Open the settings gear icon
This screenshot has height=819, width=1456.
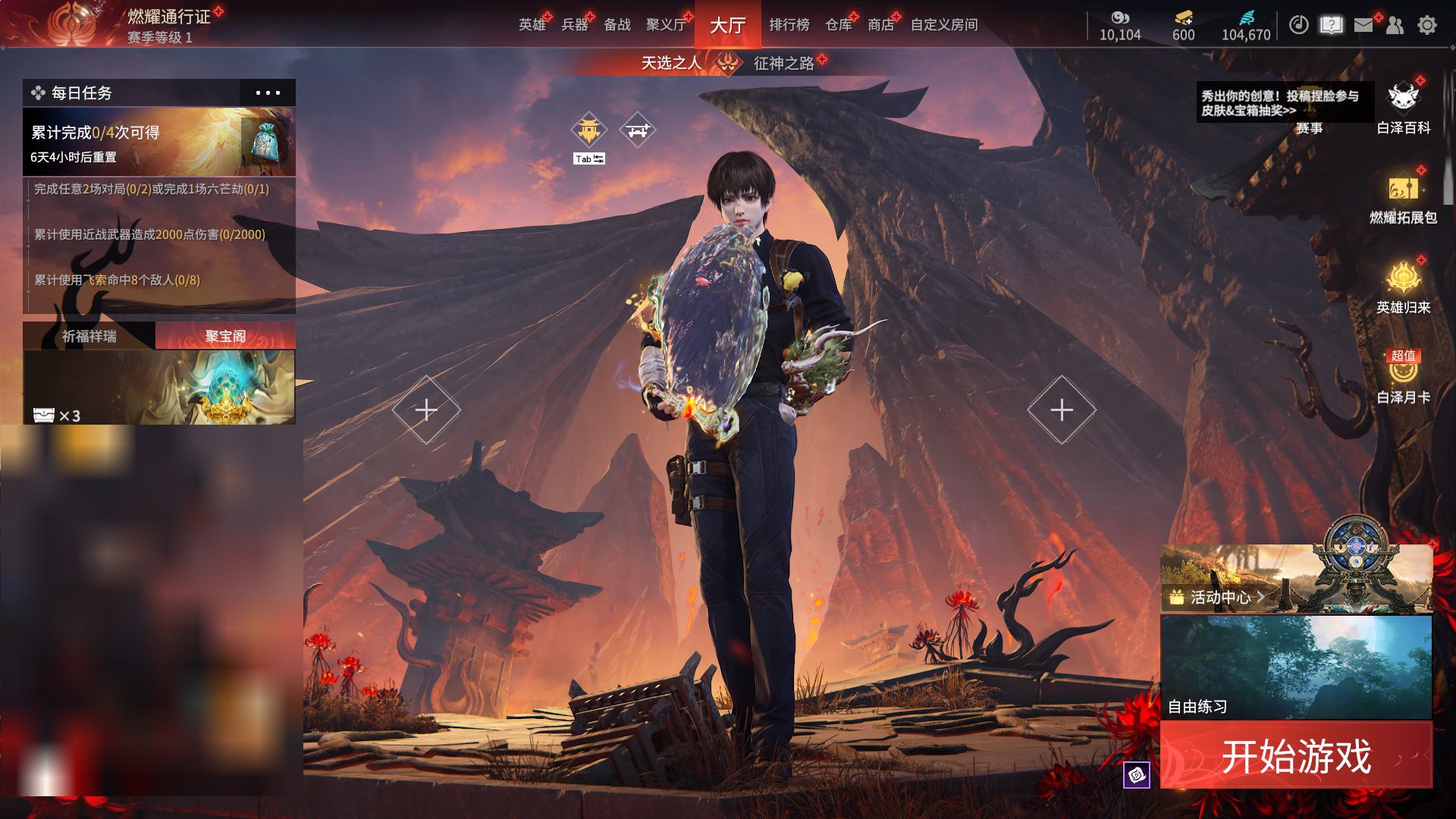click(x=1426, y=25)
